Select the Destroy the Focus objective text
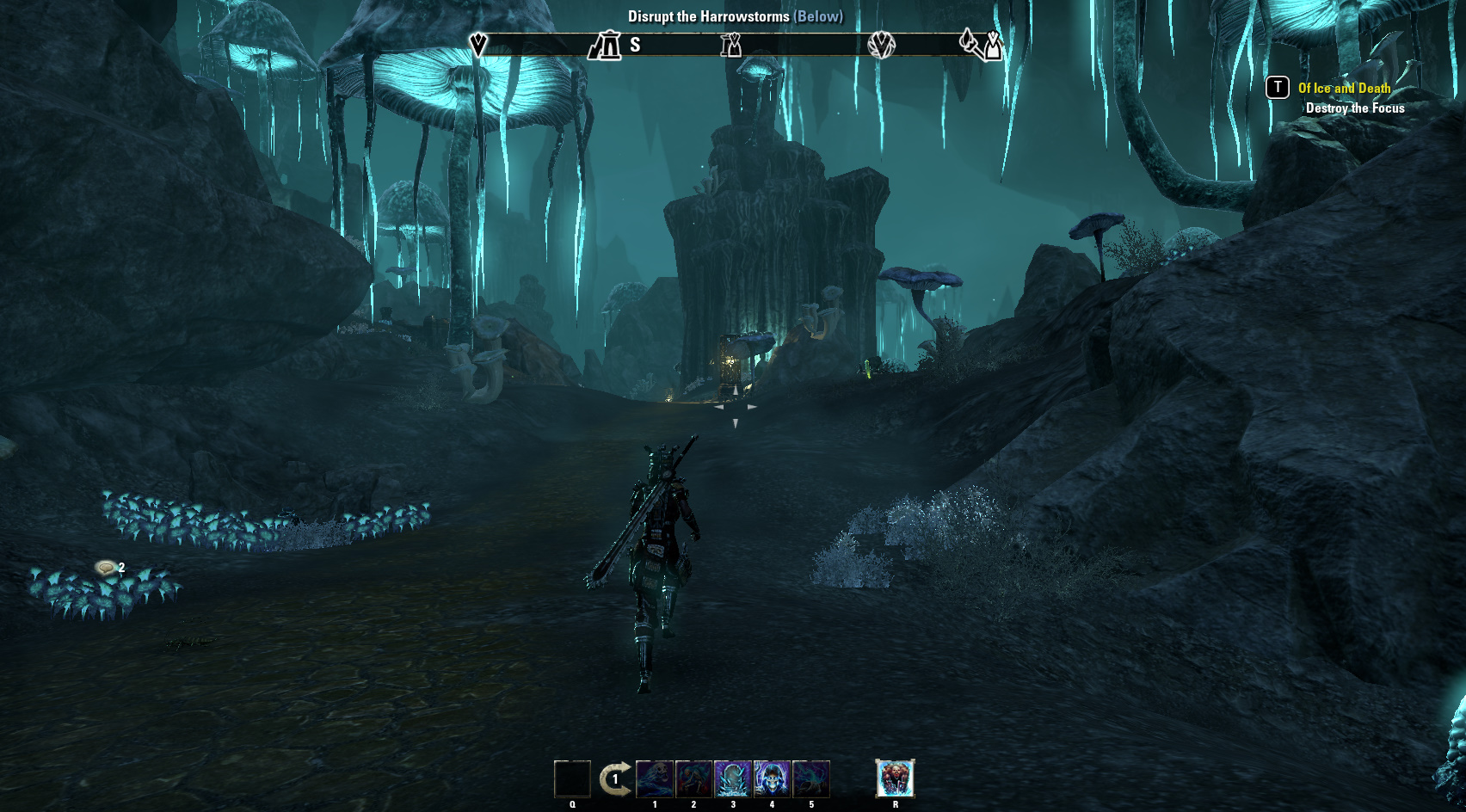The image size is (1466, 812). tap(1355, 108)
